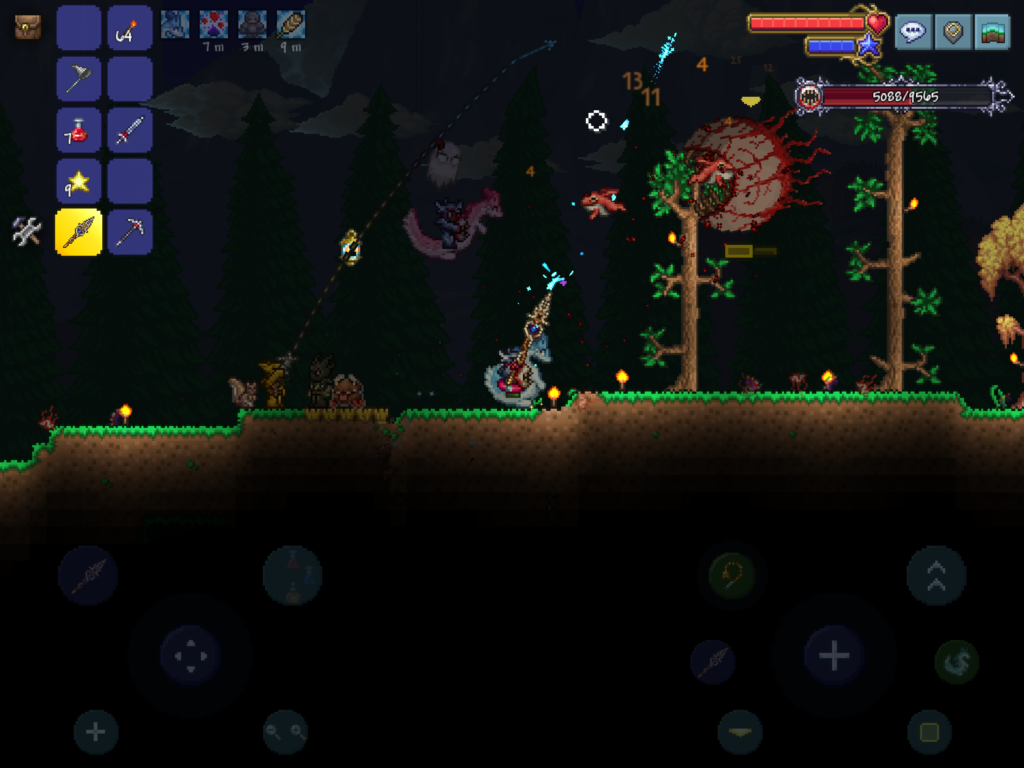Toggle the smart cursor square button
This screenshot has width=1024, height=768.
(x=929, y=733)
